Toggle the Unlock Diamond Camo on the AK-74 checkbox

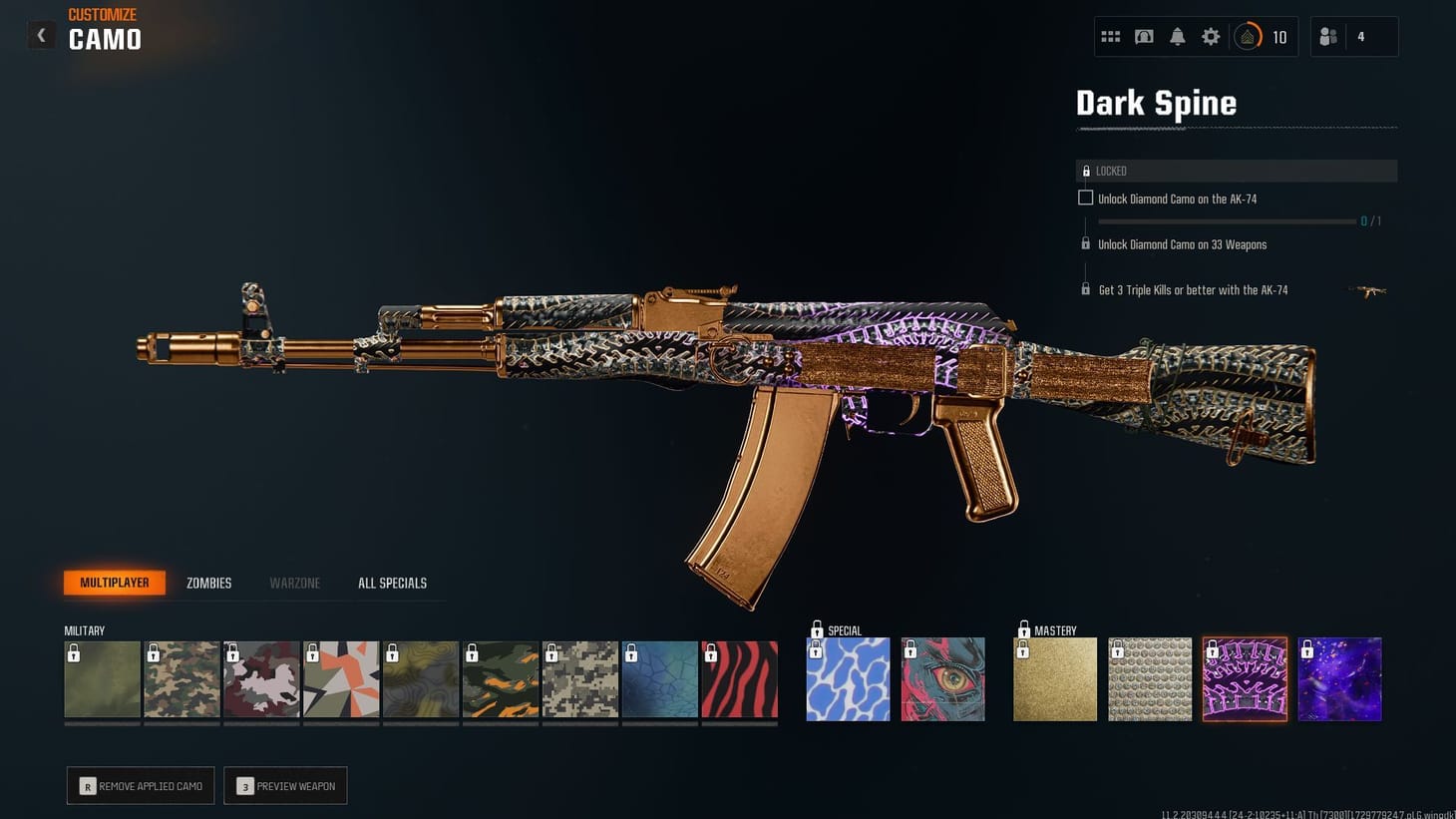point(1085,198)
